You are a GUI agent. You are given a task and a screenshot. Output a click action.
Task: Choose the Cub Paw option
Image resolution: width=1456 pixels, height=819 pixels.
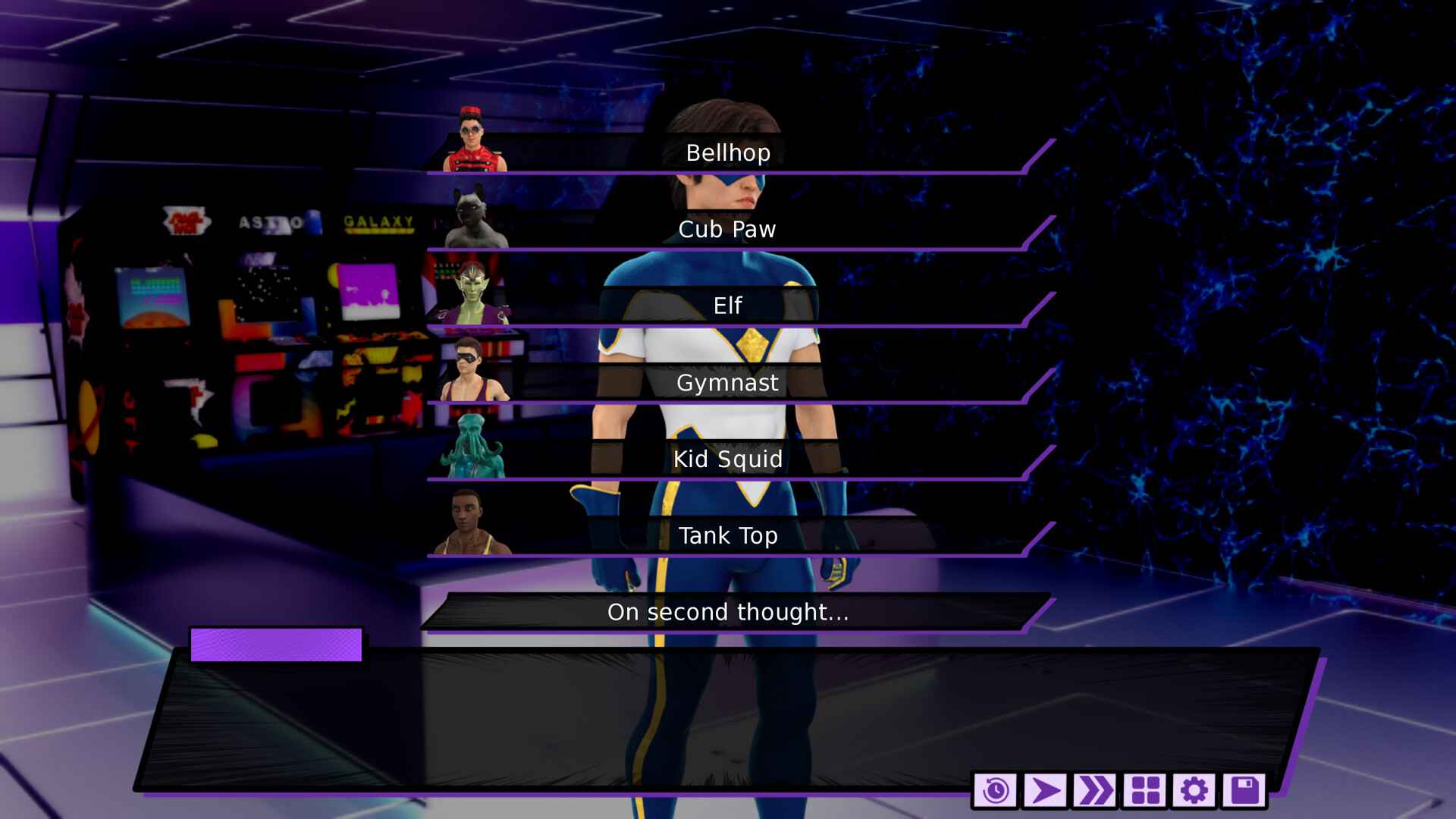[x=728, y=229]
